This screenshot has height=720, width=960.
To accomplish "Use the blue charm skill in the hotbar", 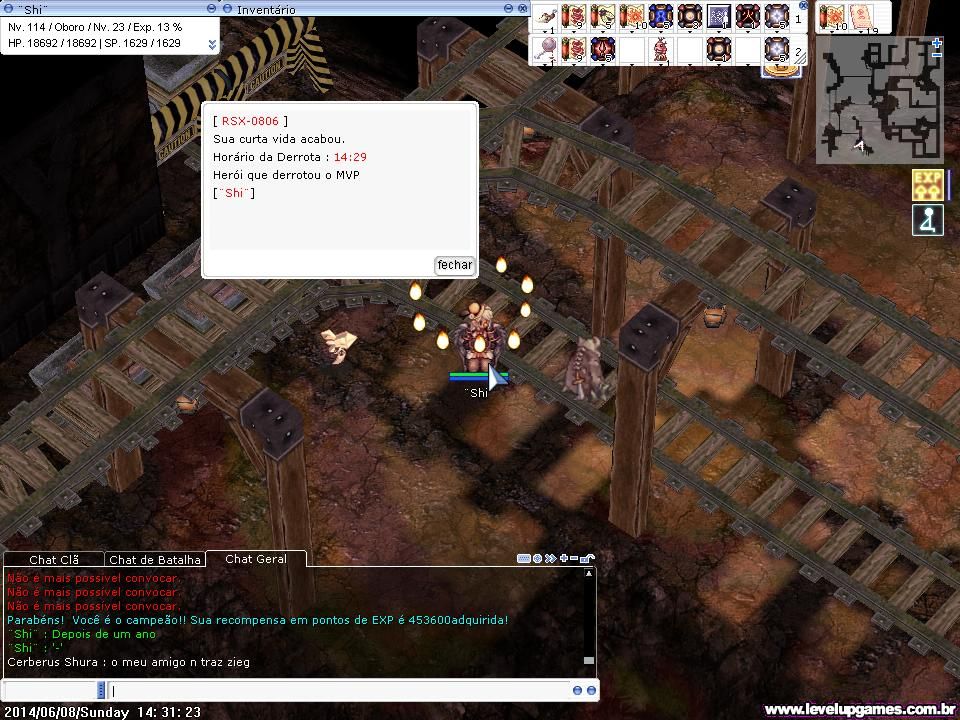I will click(x=660, y=17).
